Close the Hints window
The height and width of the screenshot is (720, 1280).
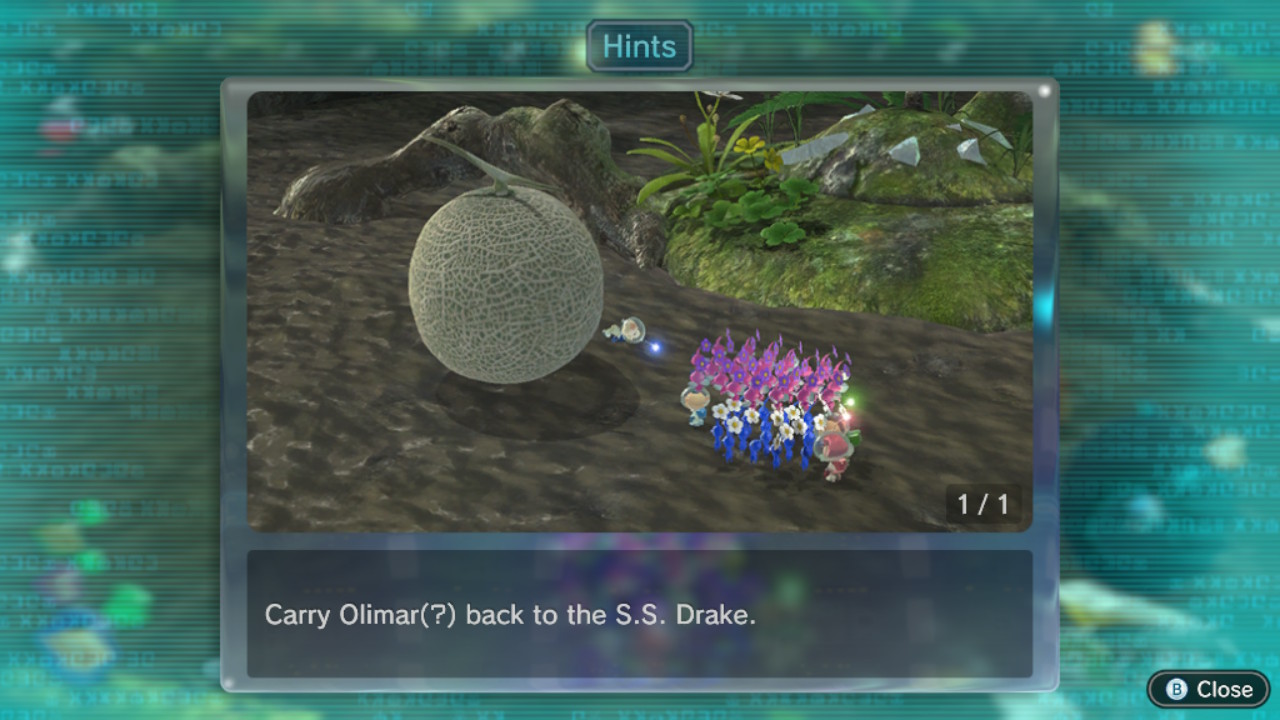1209,689
